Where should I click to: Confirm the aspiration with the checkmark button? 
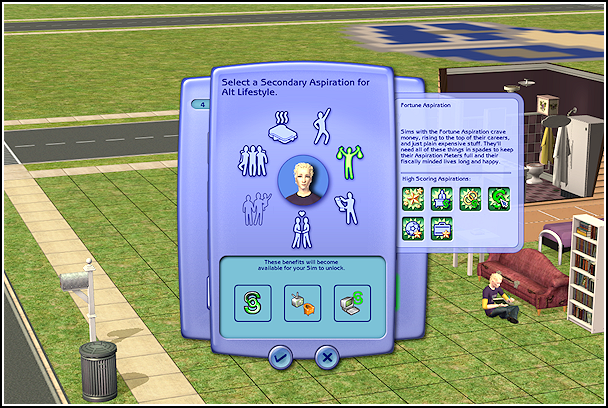coord(280,355)
